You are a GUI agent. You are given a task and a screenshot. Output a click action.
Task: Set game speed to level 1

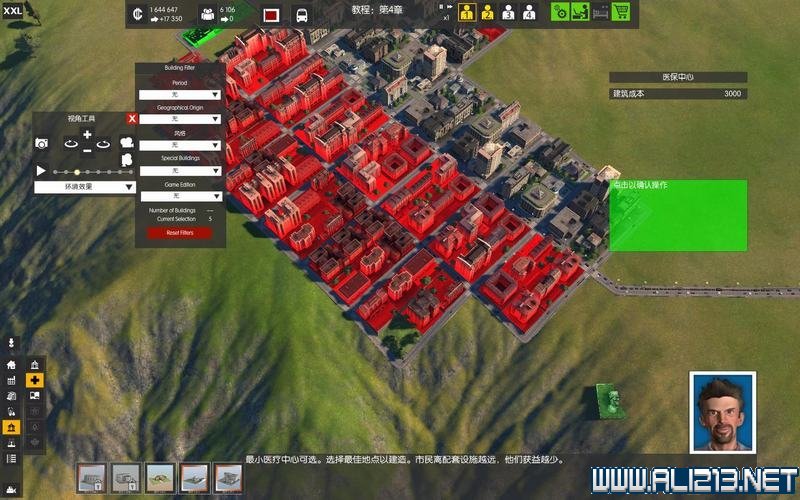(x=467, y=13)
